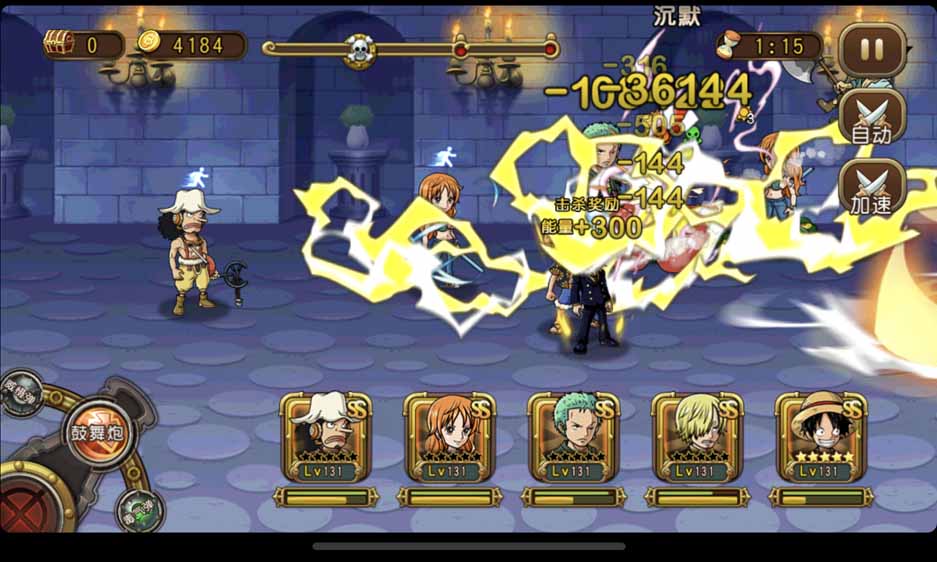Toggle the 自动 auto-battle button
This screenshot has width=937, height=562.
pos(872,118)
